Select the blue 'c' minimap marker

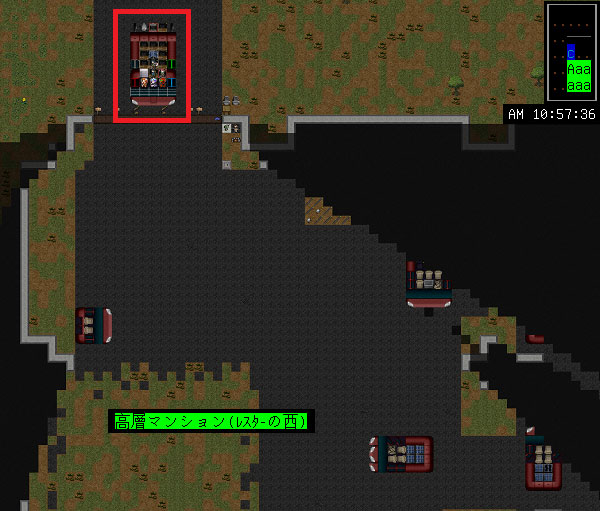[x=570, y=51]
